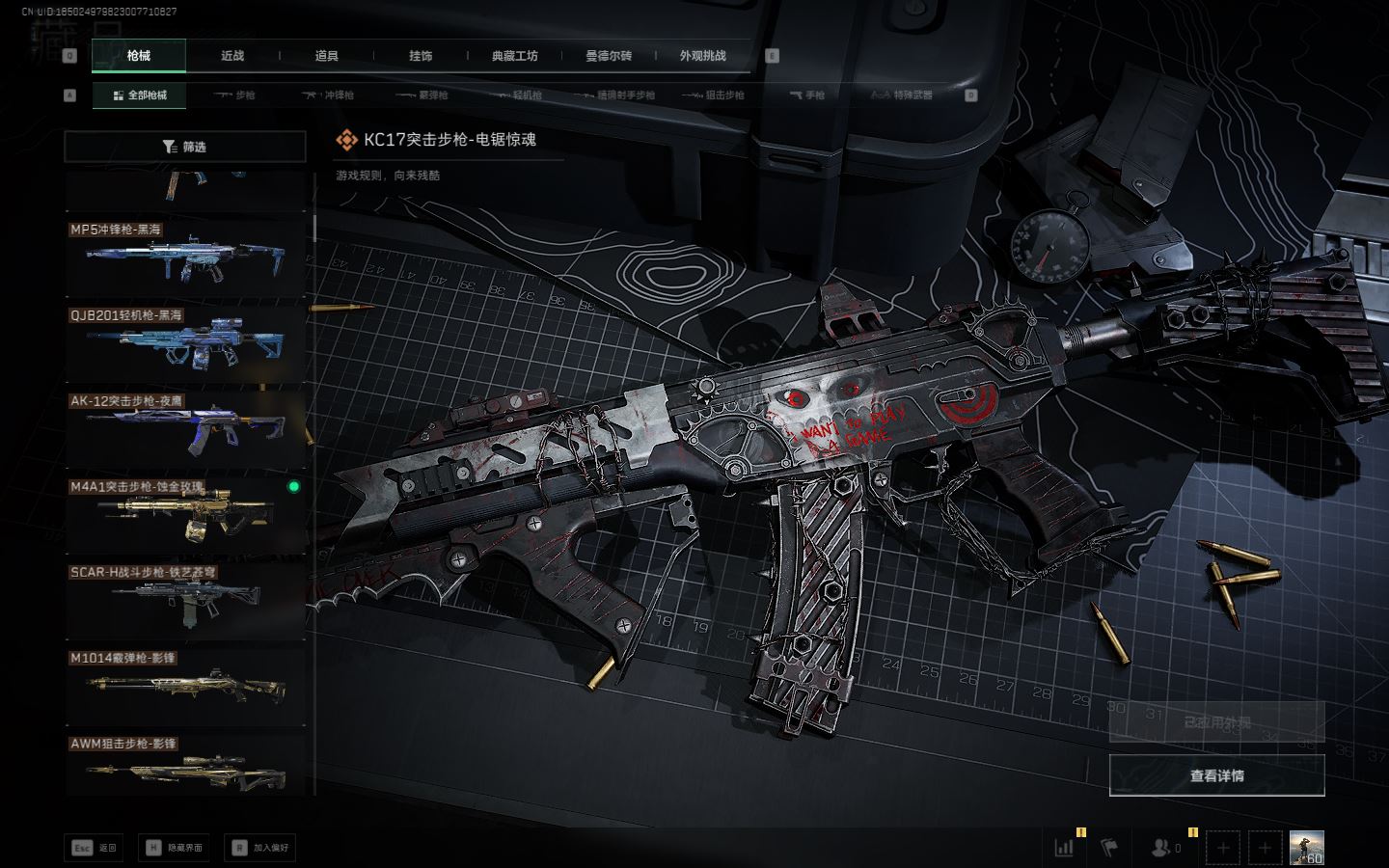1389x868 pixels.
Task: Switch to the 外观挑战 tab
Action: [702, 56]
